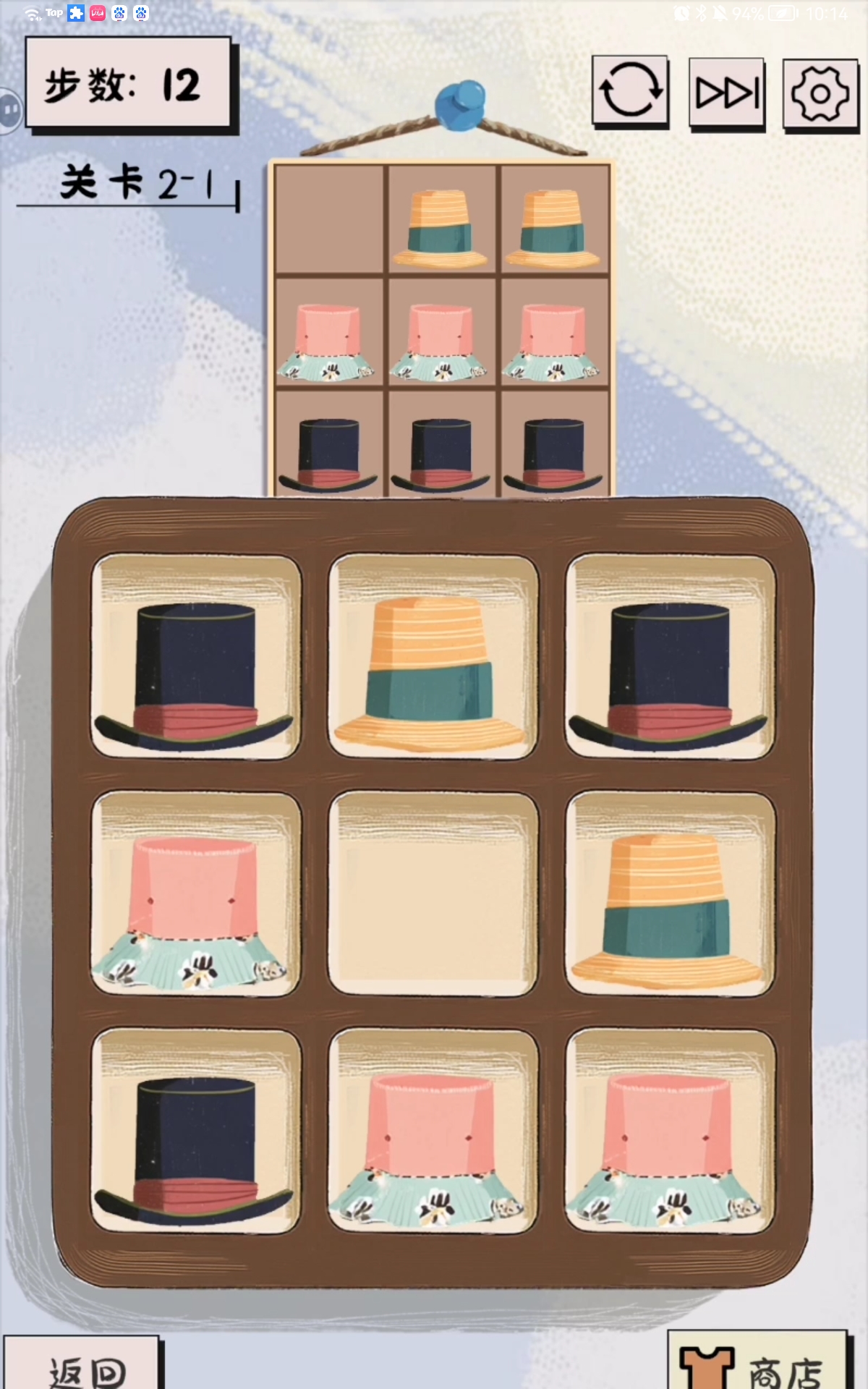The width and height of the screenshot is (868, 1389).
Task: Skip the level with fast-forward button
Action: (x=727, y=93)
